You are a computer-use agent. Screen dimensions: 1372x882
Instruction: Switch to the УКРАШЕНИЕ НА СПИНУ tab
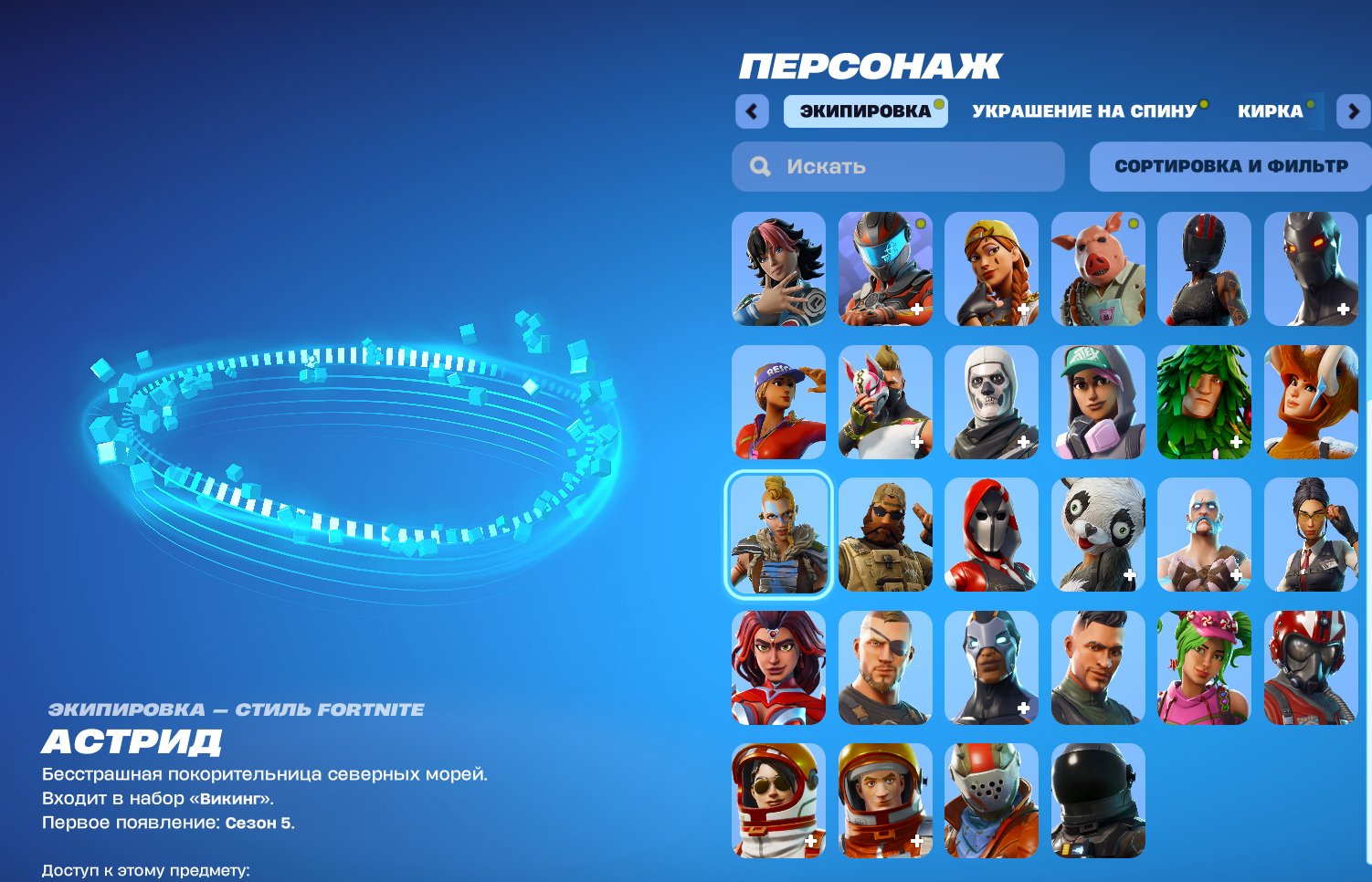pyautogui.click(x=1085, y=110)
